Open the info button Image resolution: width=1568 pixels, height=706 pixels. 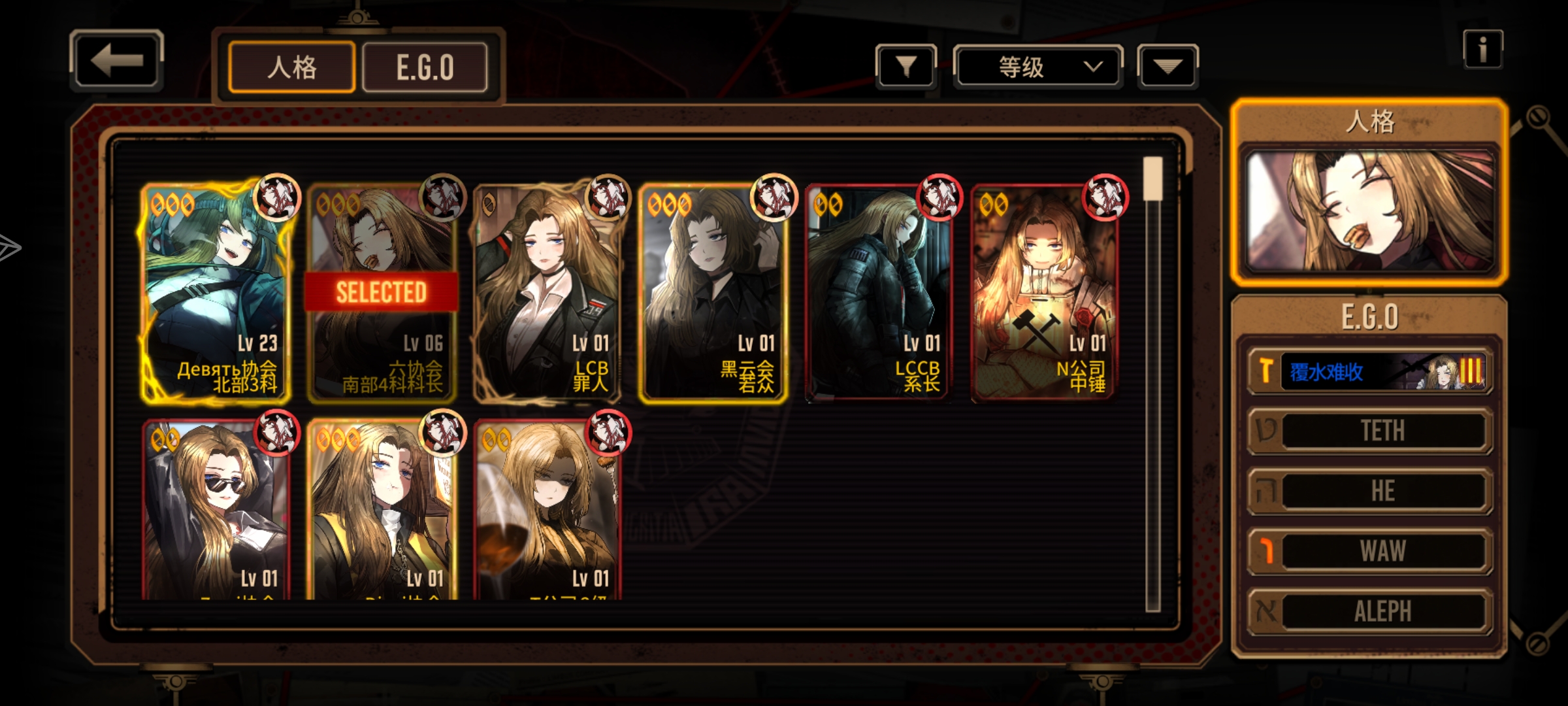click(x=1482, y=50)
